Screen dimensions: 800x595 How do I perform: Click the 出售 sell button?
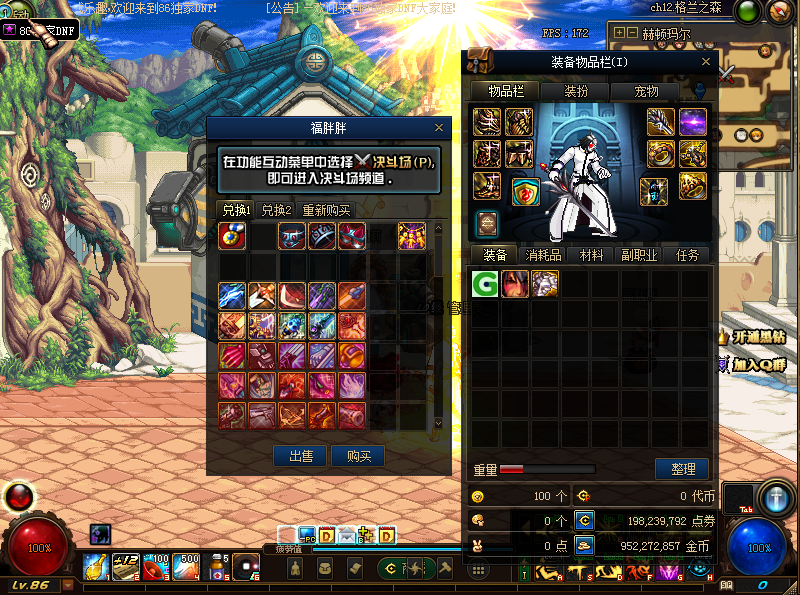click(x=300, y=456)
